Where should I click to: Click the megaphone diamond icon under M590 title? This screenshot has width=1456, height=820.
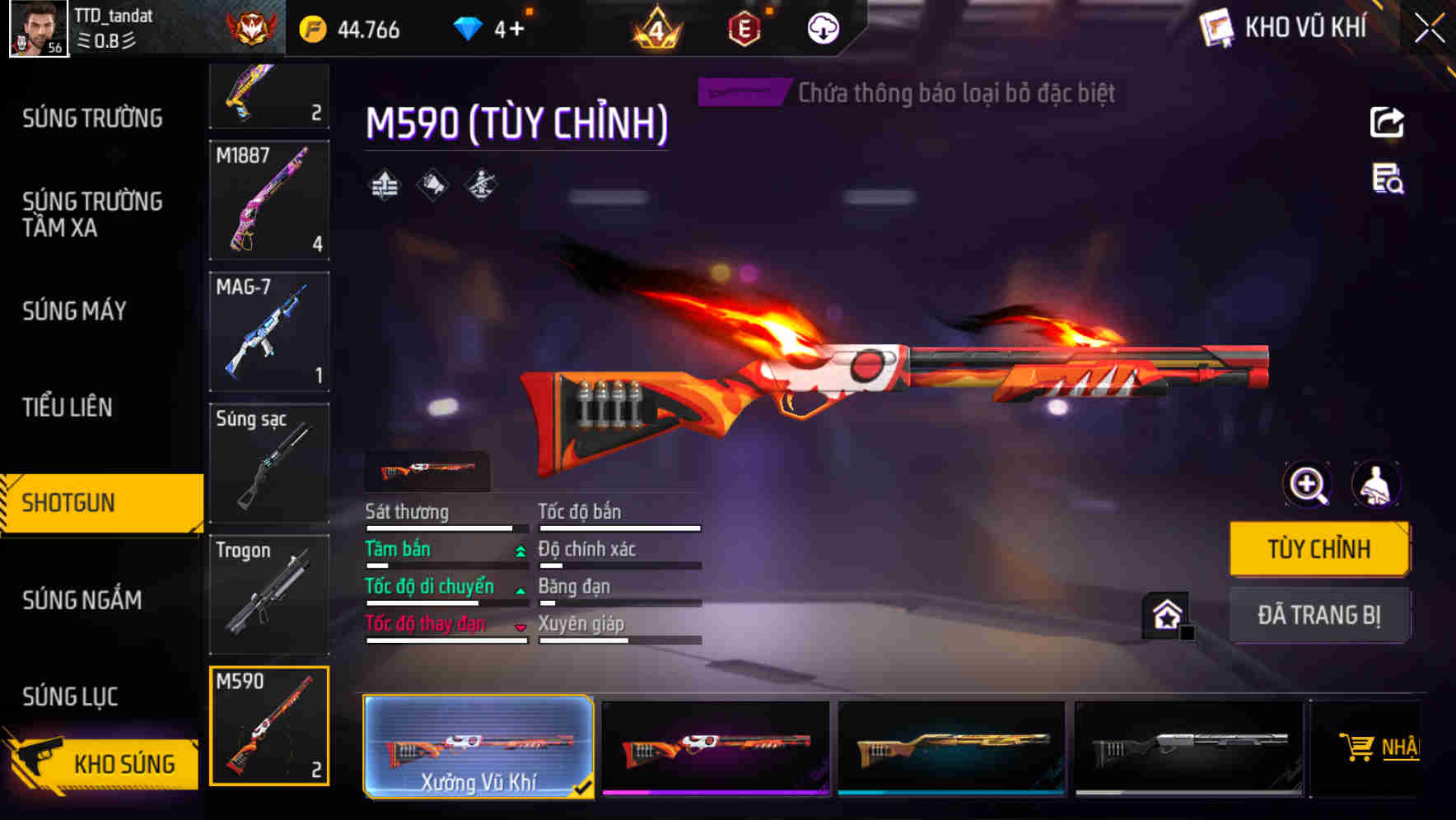[432, 184]
